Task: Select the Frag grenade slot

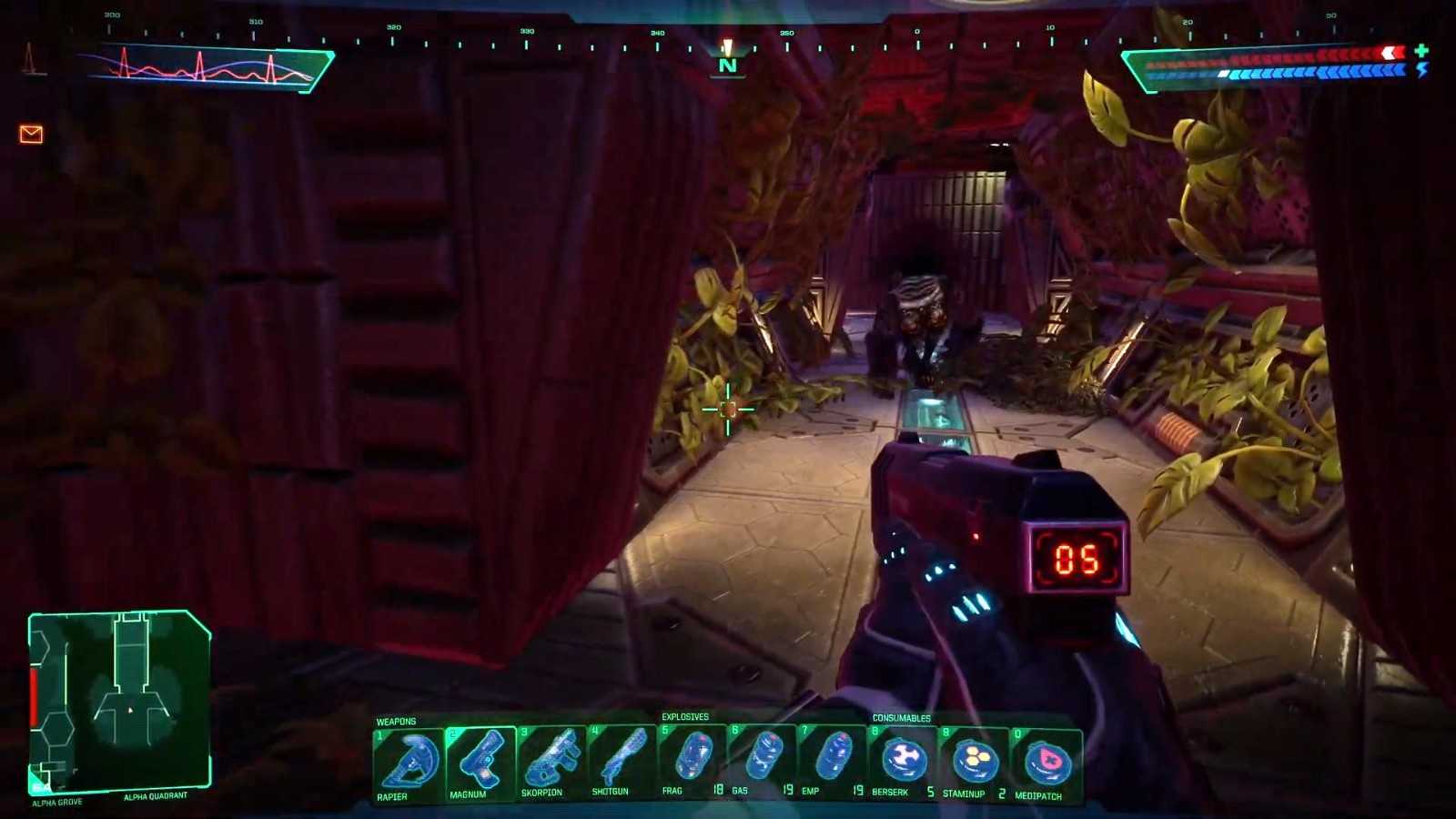Action: point(693,763)
